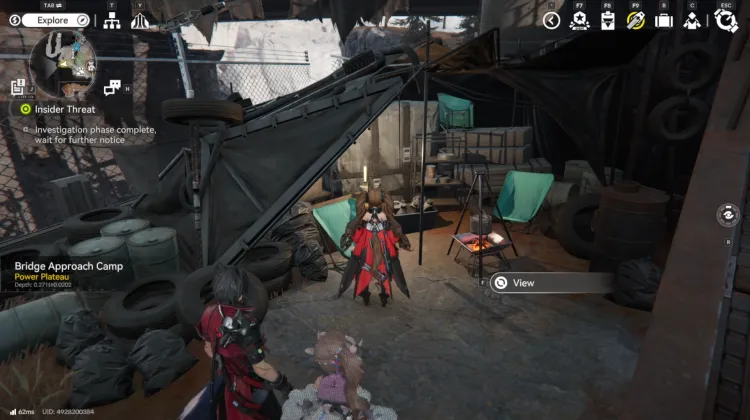Open the operator character icon
This screenshot has height=420, width=750.
pos(691,21)
